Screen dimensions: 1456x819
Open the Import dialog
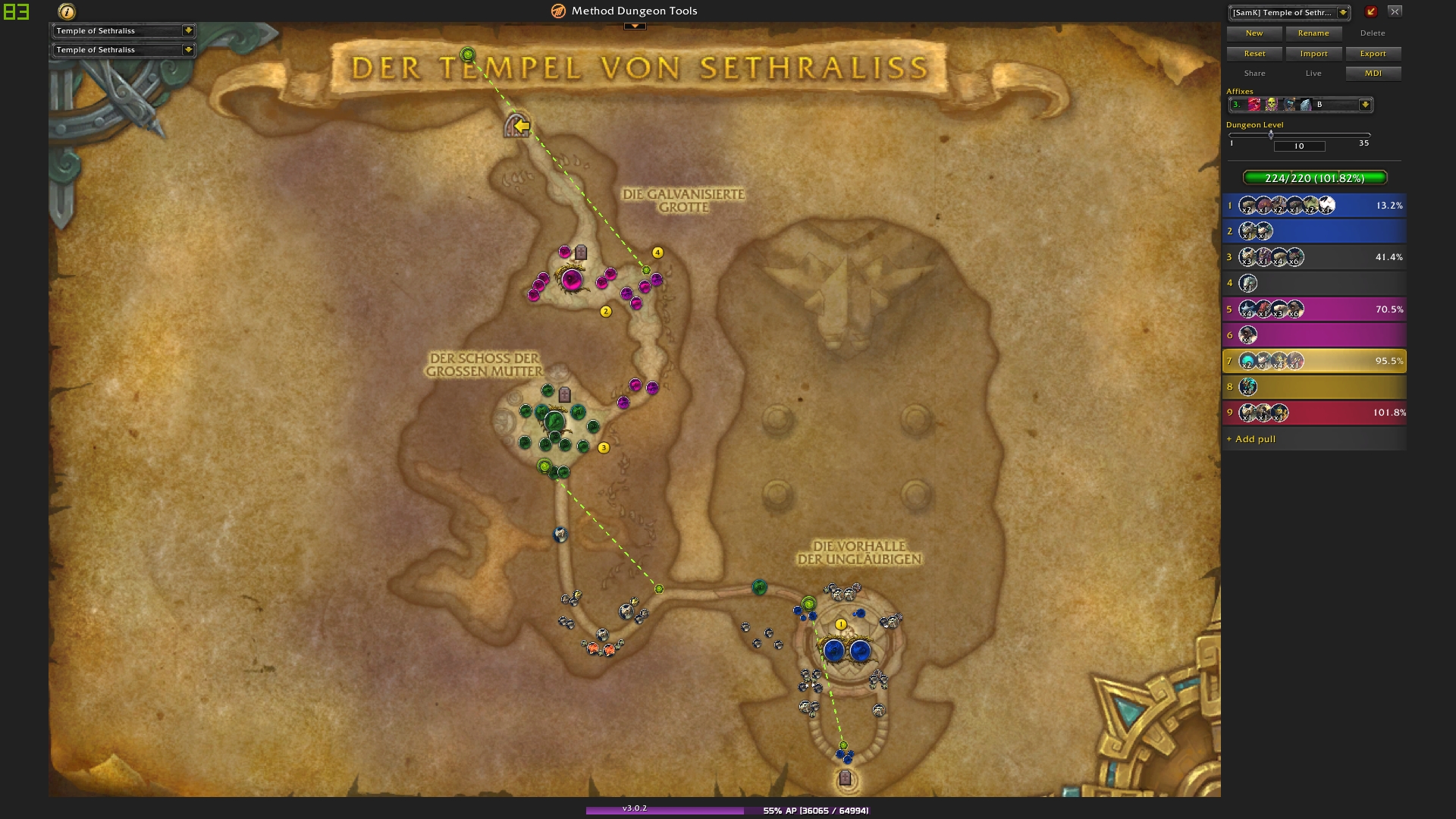coord(1313,54)
